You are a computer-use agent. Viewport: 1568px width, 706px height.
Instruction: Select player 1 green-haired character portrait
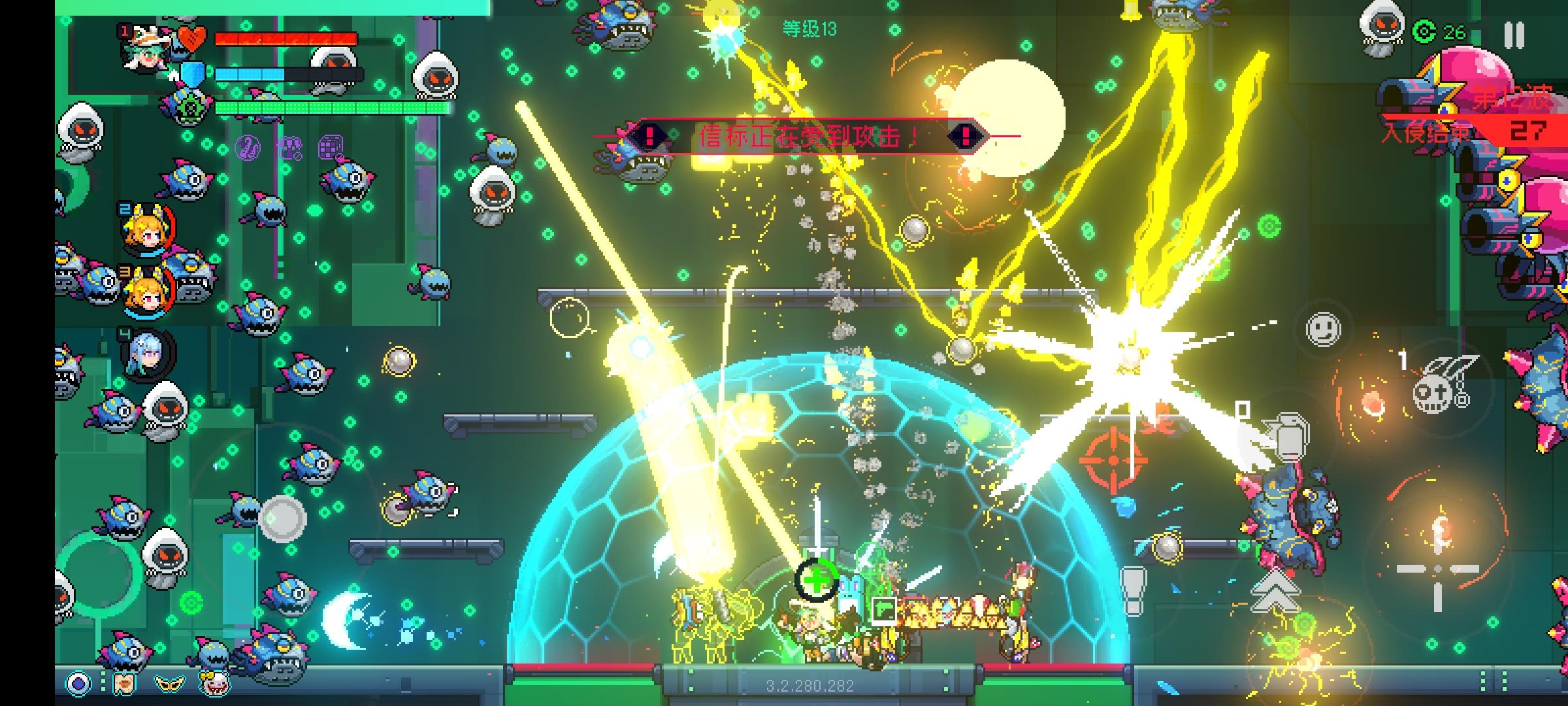pyautogui.click(x=147, y=49)
